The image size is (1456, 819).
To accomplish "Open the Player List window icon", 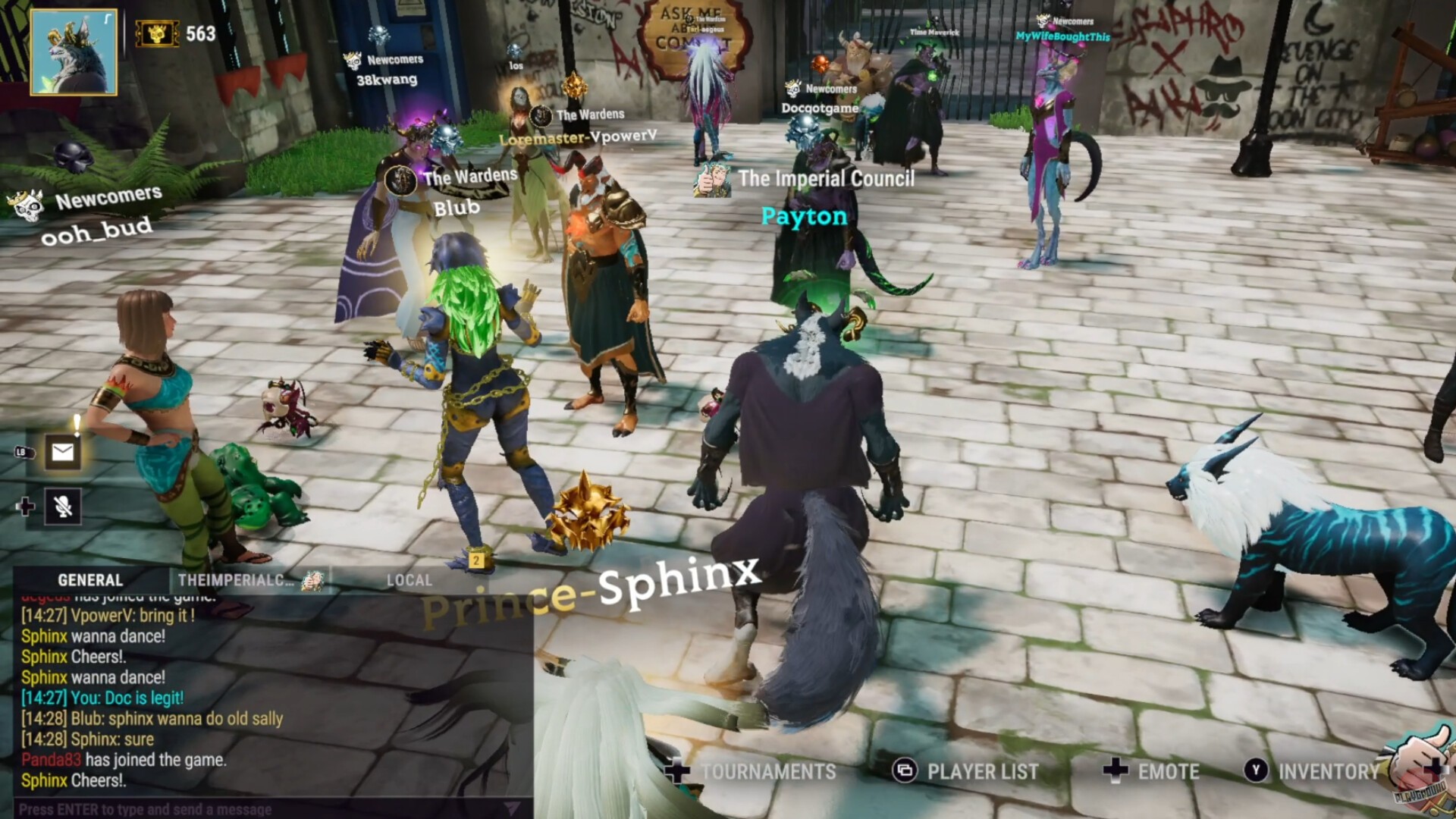I will [x=905, y=772].
